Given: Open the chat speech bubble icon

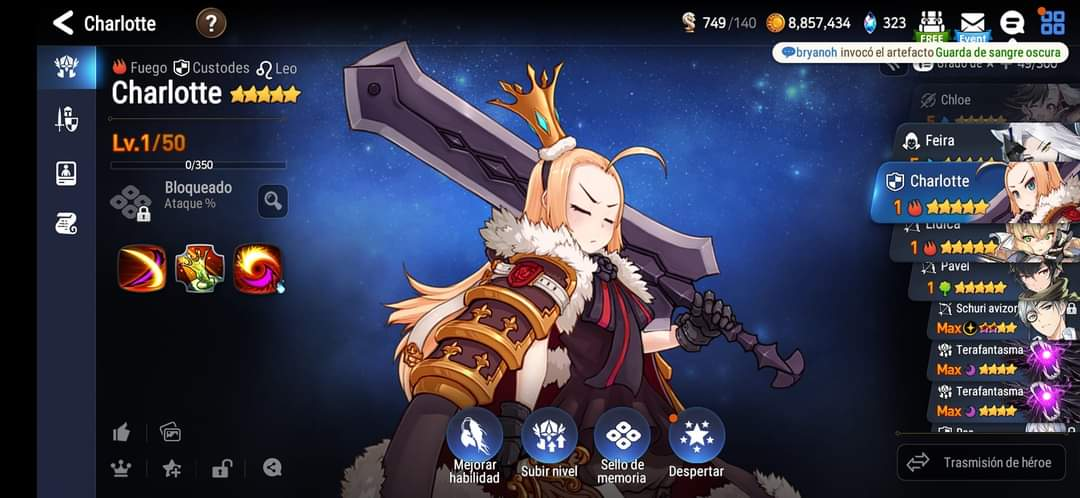Looking at the screenshot, I should (x=1012, y=22).
